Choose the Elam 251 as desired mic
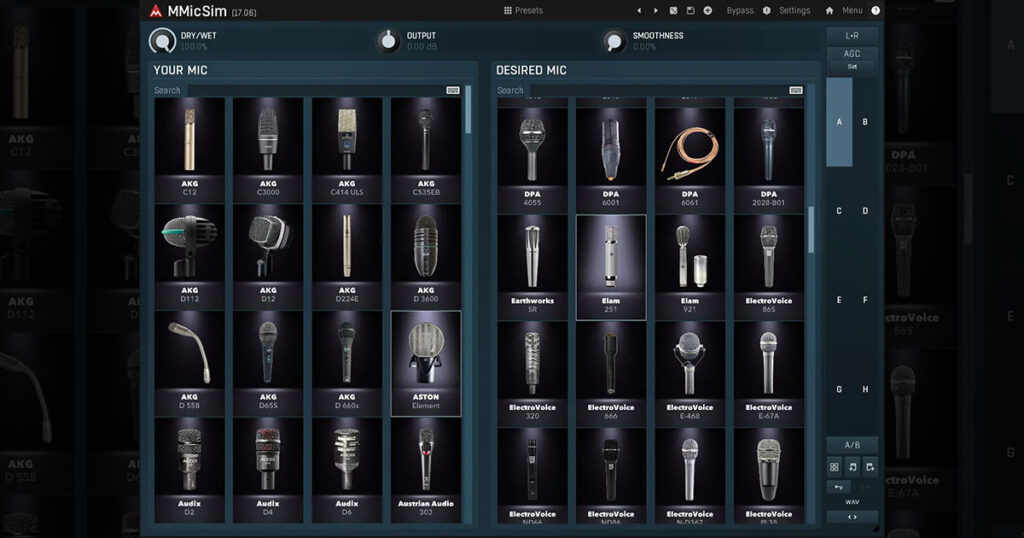 tap(611, 266)
